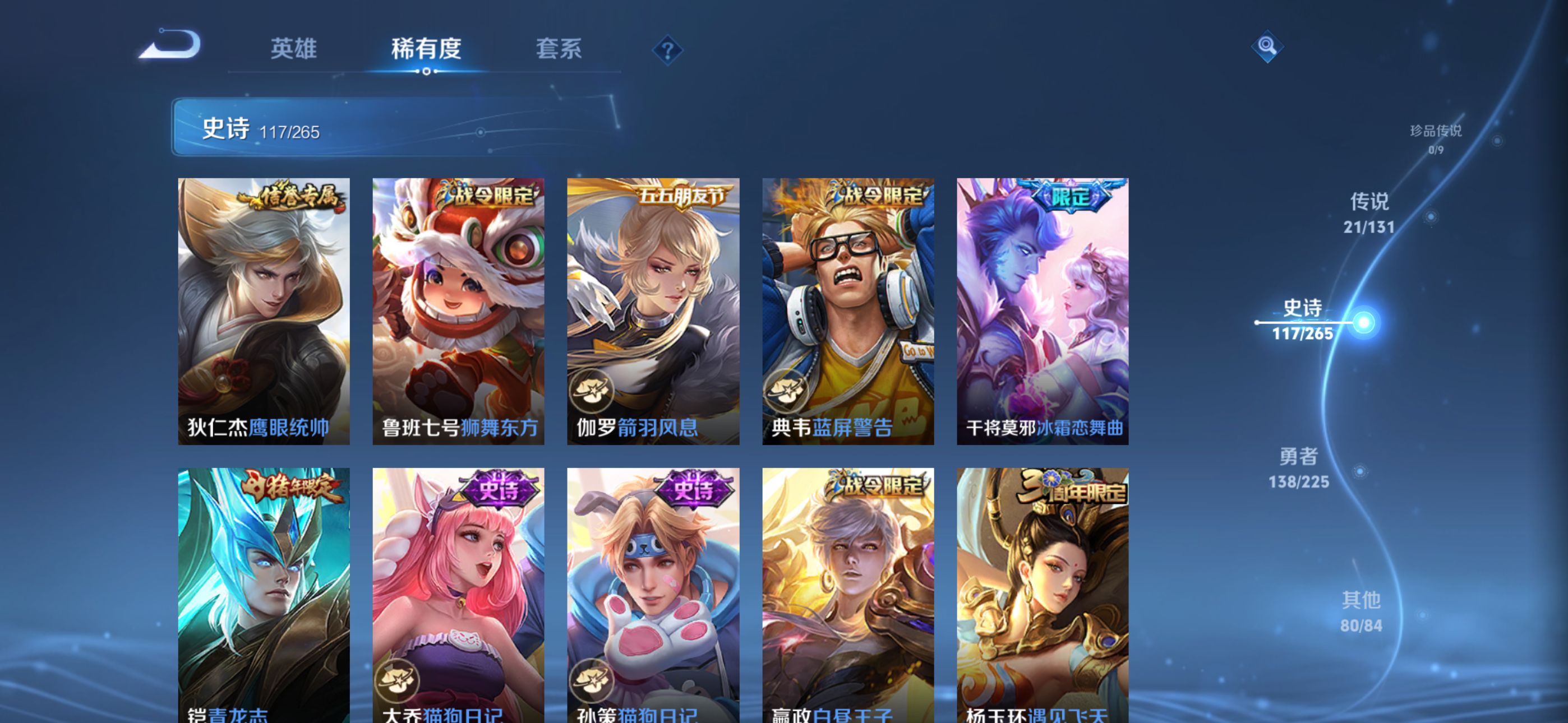1568x723 pixels.
Task: Jump to 勇者 rarity section
Action: click(x=1298, y=467)
